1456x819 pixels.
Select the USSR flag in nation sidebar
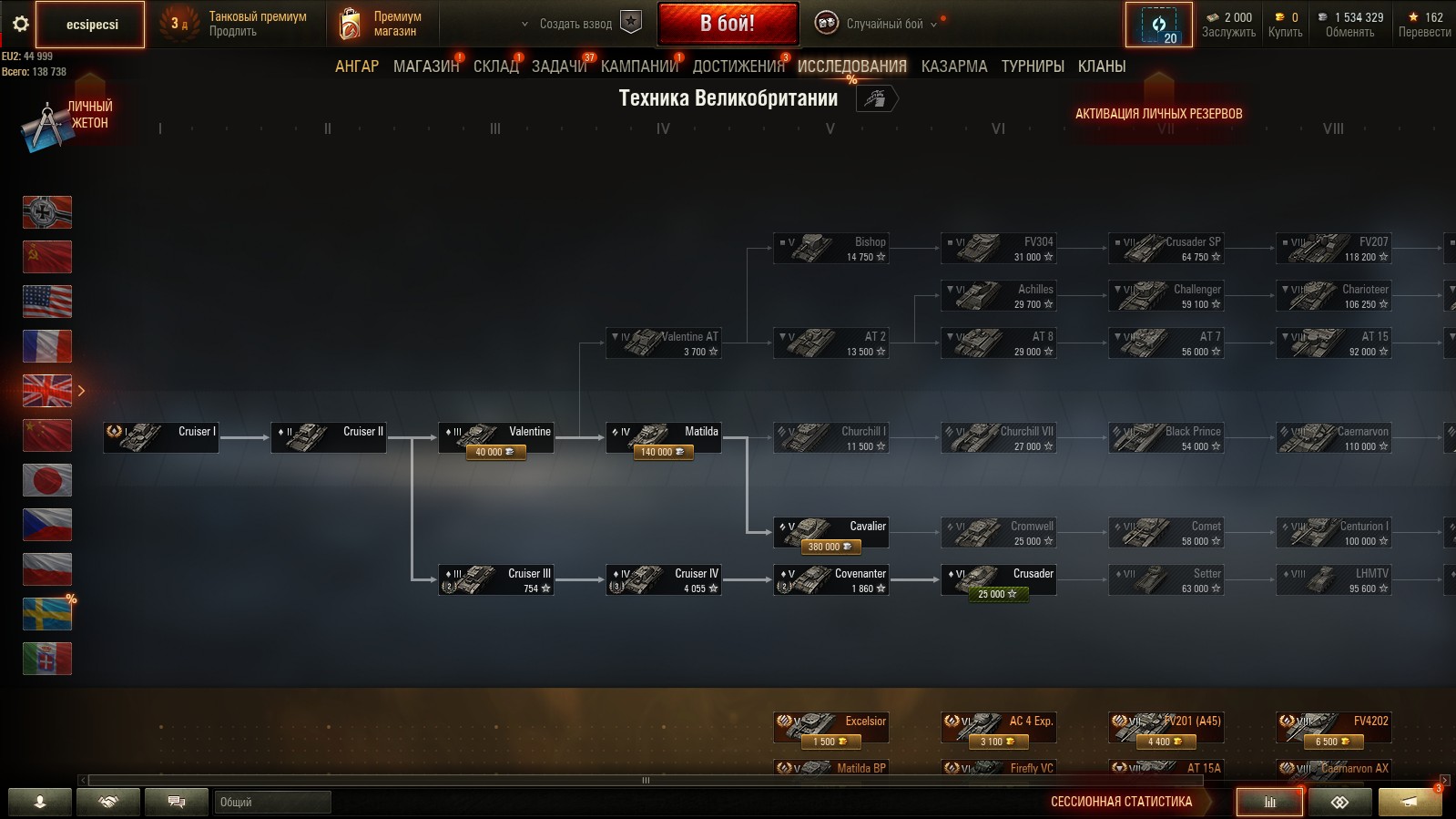click(47, 257)
